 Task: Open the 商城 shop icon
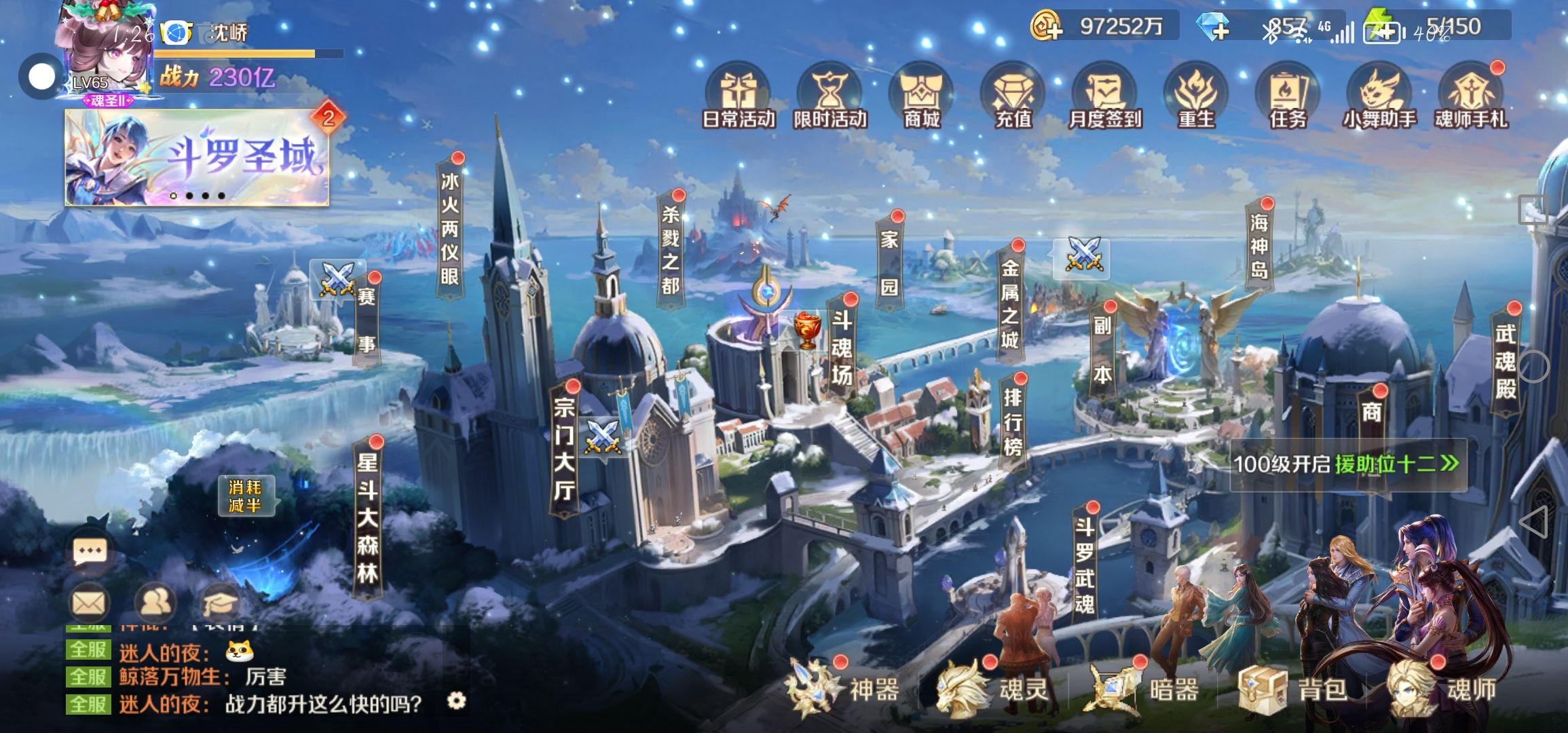click(x=921, y=96)
